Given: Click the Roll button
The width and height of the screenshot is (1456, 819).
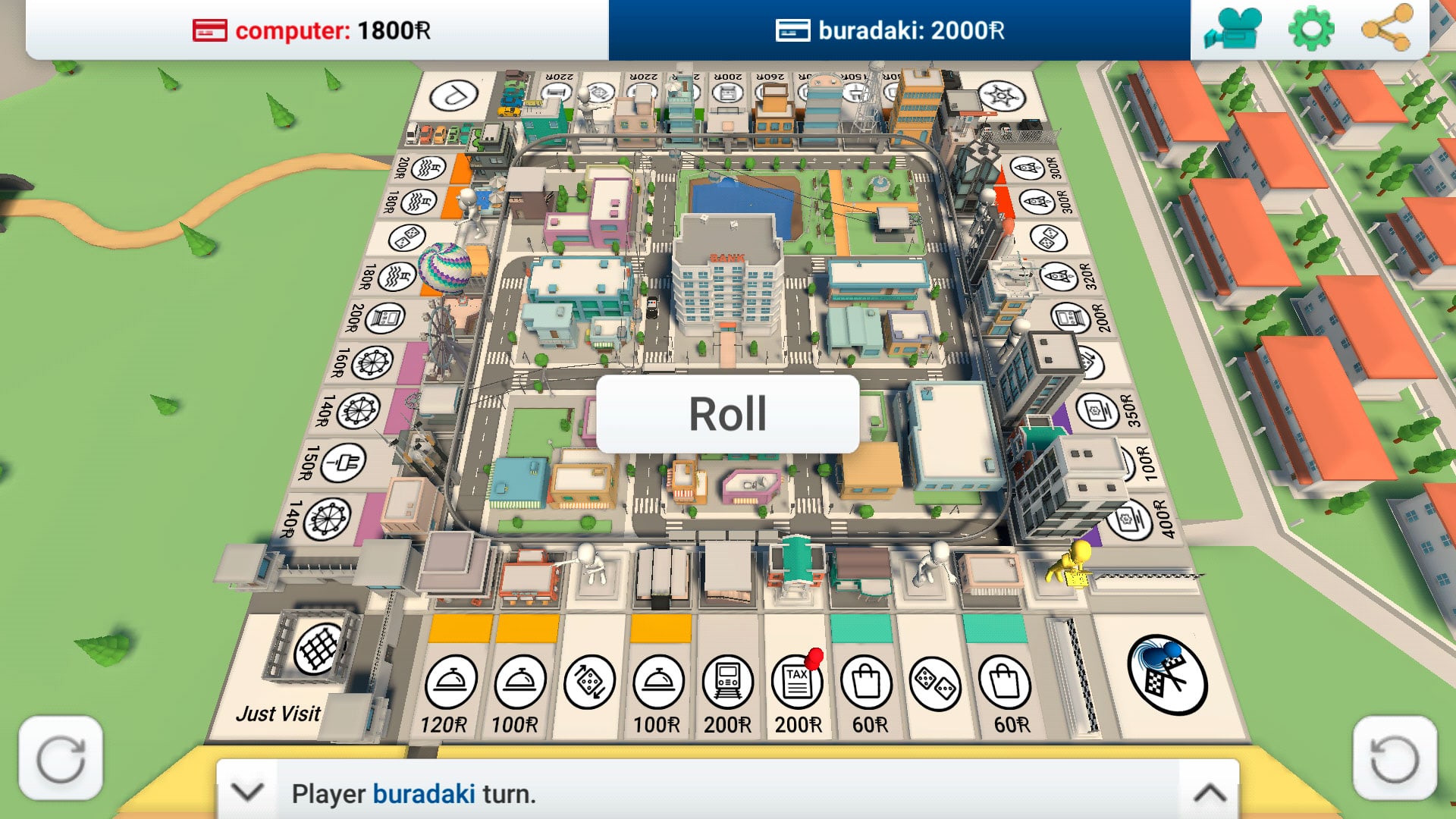Looking at the screenshot, I should click(727, 414).
